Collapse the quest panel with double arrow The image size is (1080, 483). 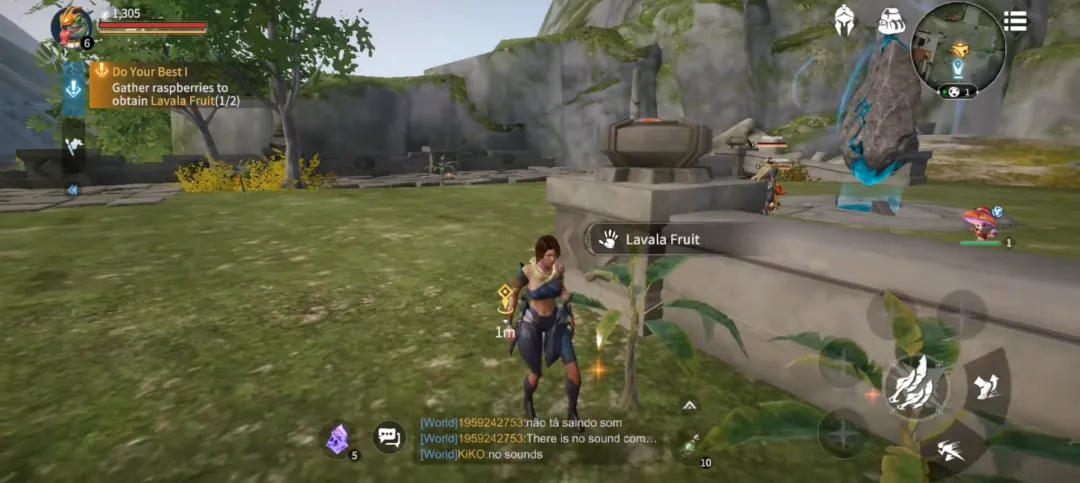[73, 189]
